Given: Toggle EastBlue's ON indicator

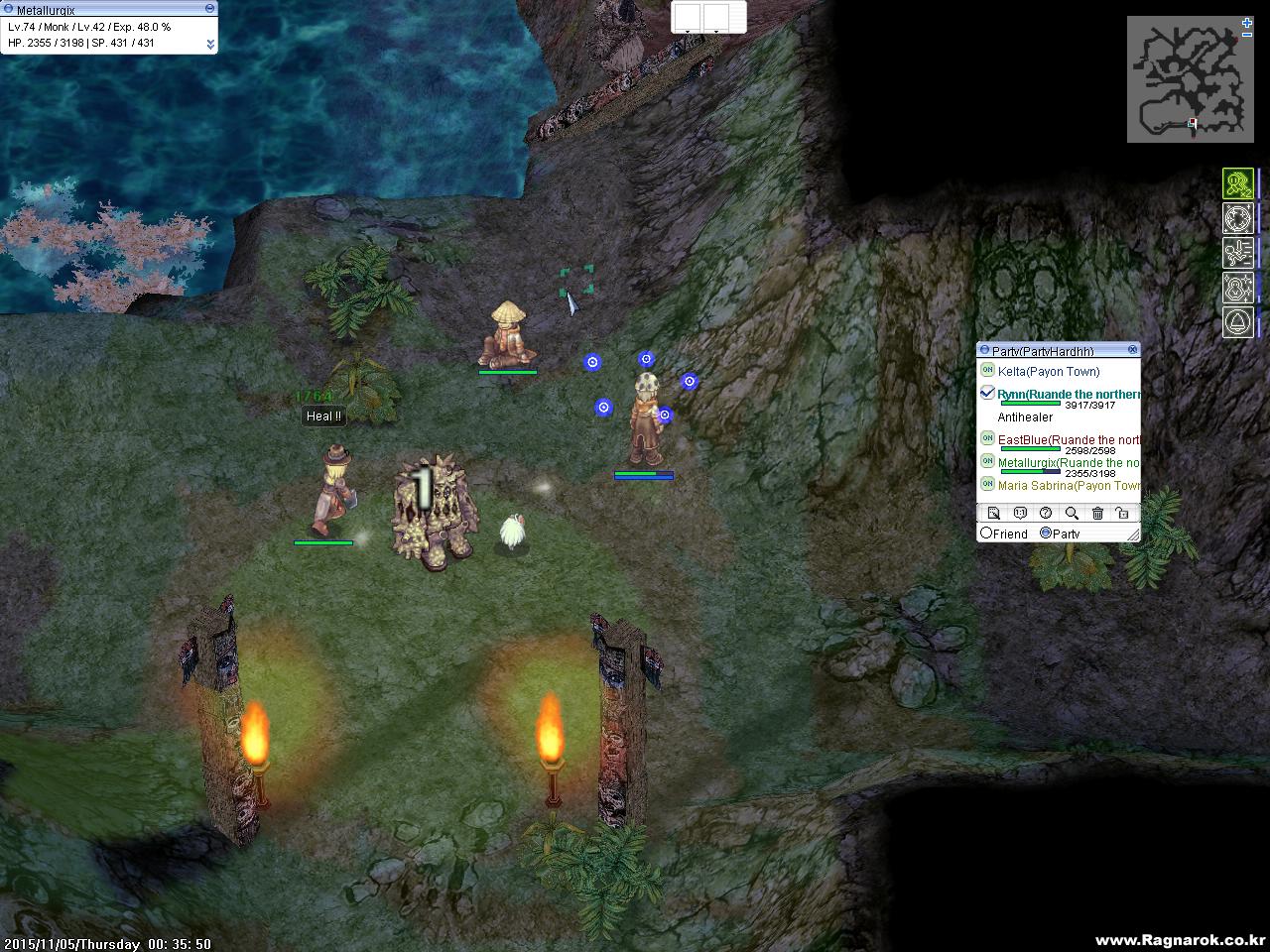Looking at the screenshot, I should coord(986,439).
